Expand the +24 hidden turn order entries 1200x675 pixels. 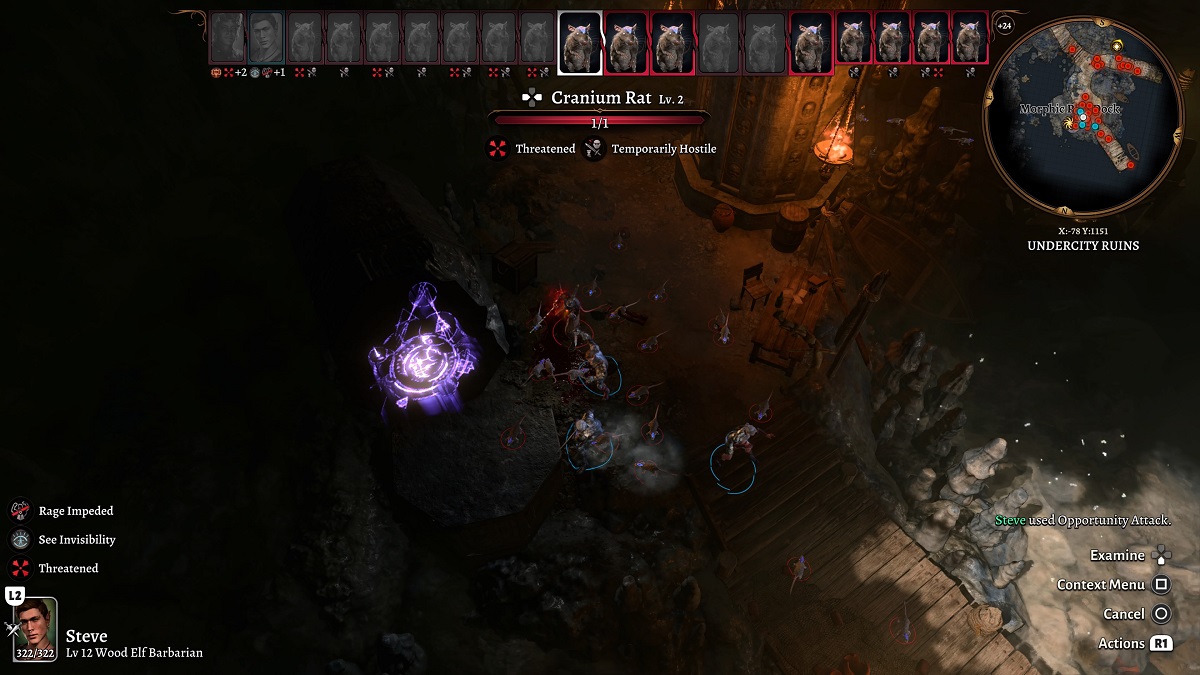tap(1005, 25)
